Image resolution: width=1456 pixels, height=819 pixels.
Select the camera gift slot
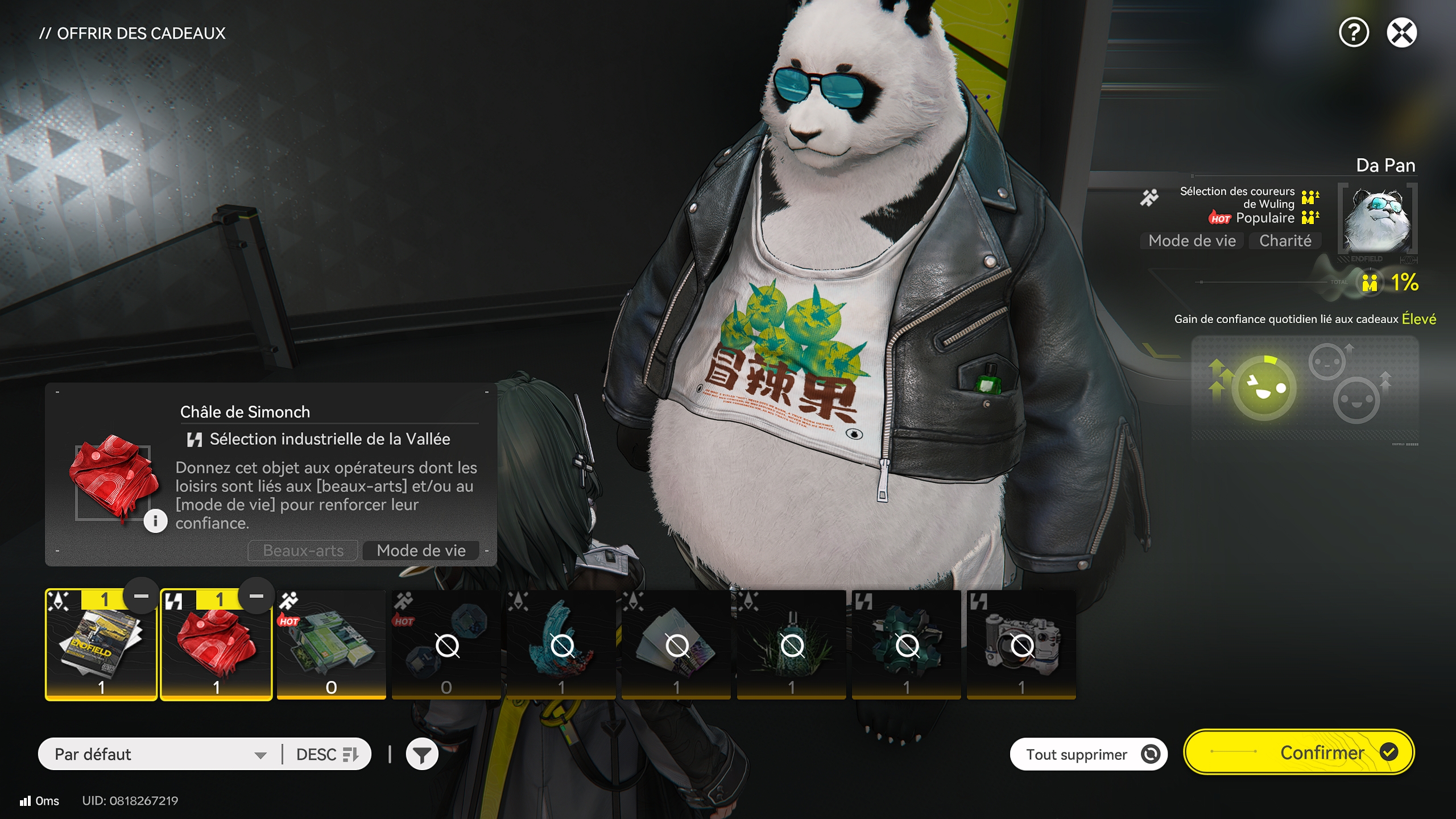click(1021, 646)
